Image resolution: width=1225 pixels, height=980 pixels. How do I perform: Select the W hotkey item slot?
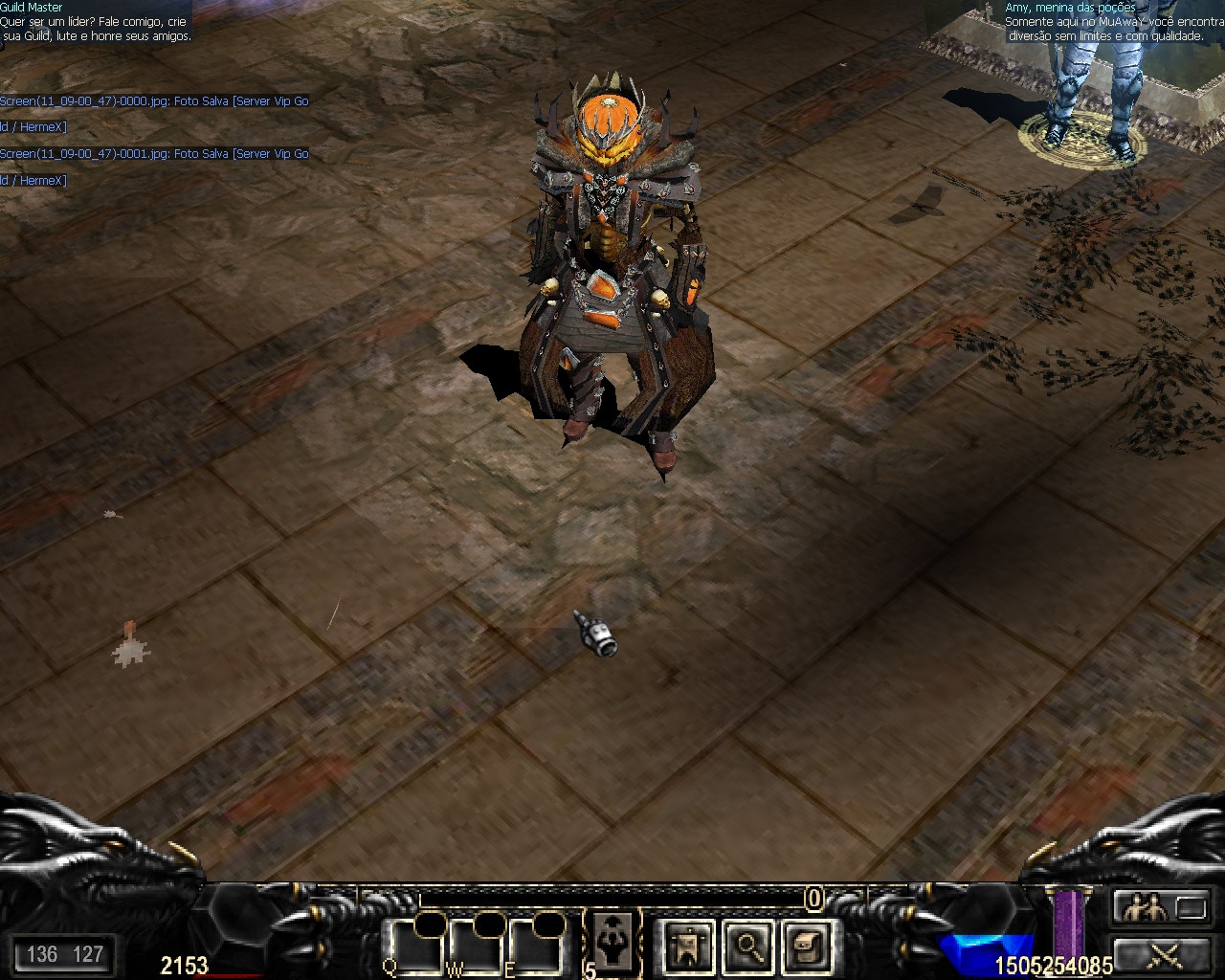(x=474, y=947)
